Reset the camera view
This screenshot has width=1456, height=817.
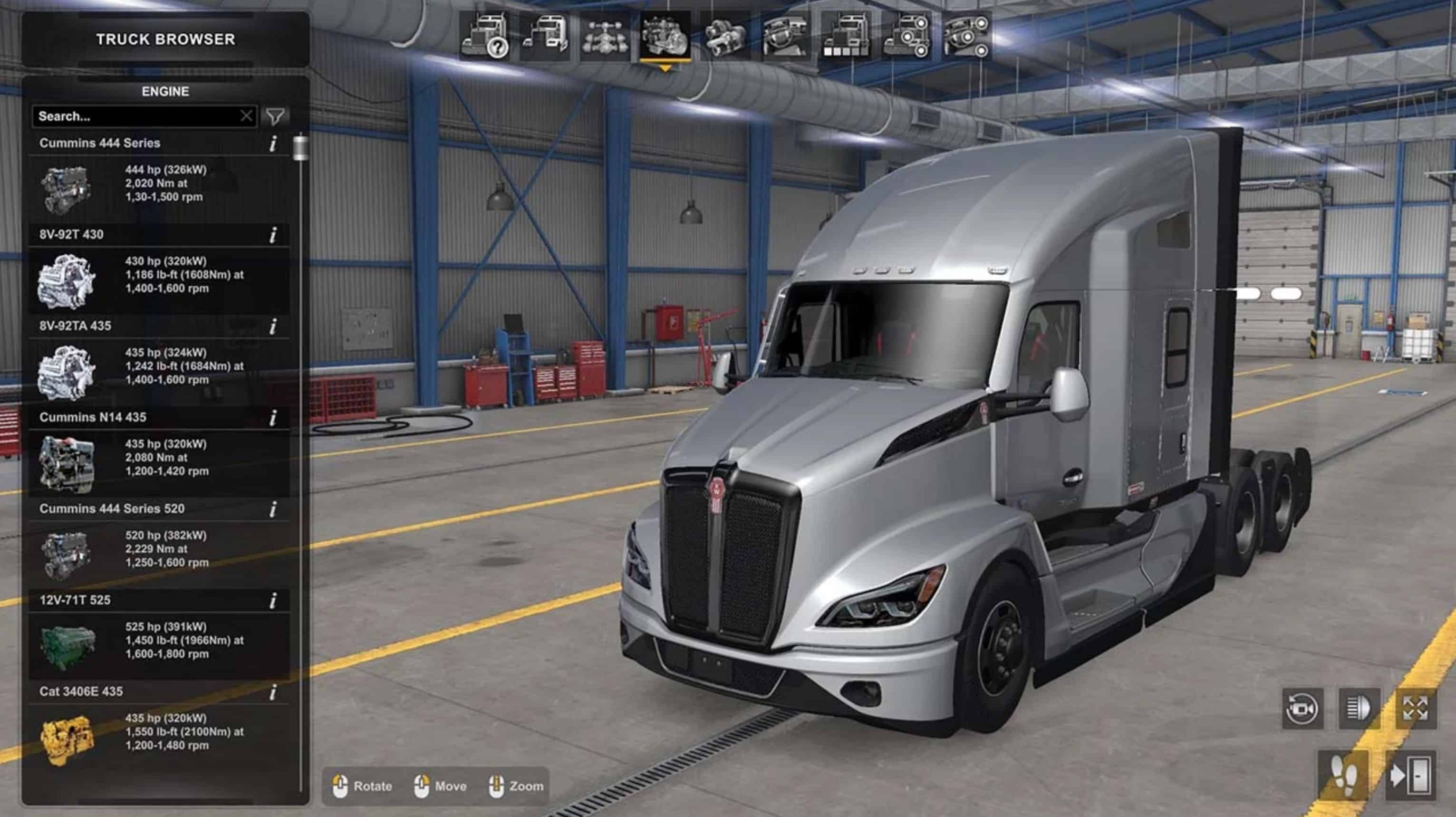1302,709
